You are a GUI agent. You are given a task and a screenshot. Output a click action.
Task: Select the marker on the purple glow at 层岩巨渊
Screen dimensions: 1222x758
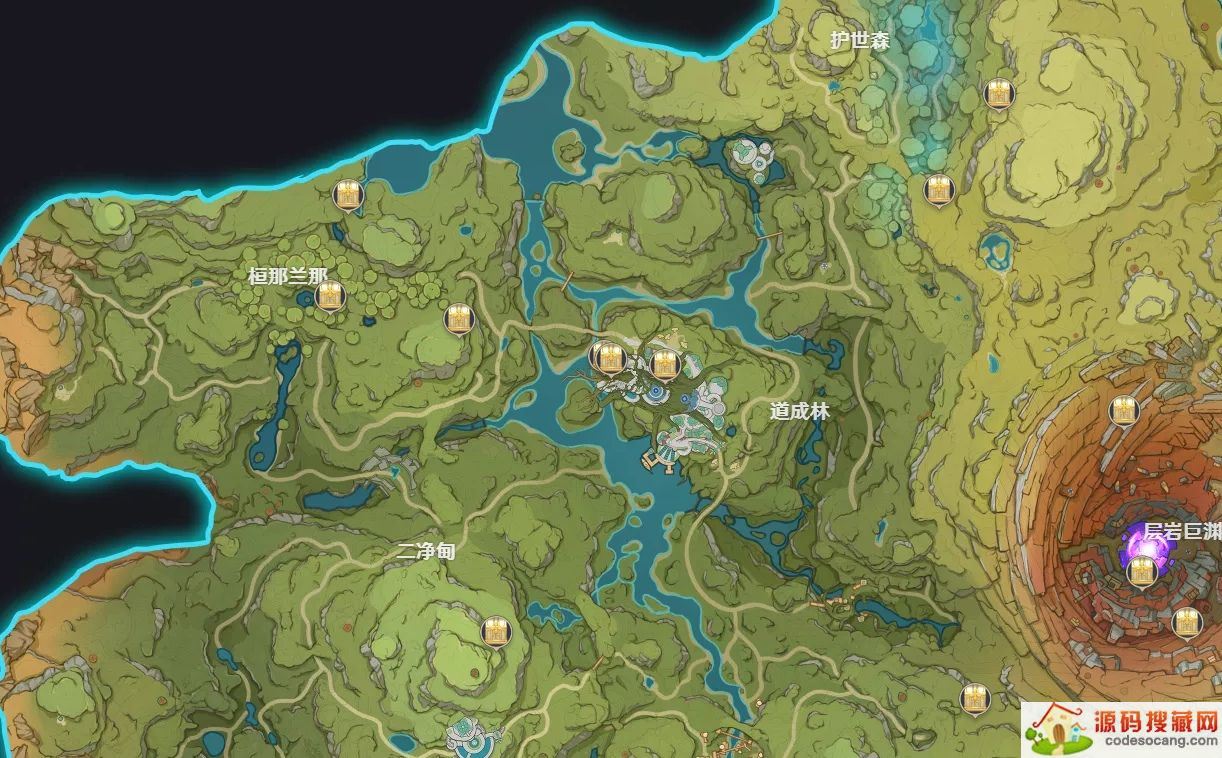[x=1141, y=572]
